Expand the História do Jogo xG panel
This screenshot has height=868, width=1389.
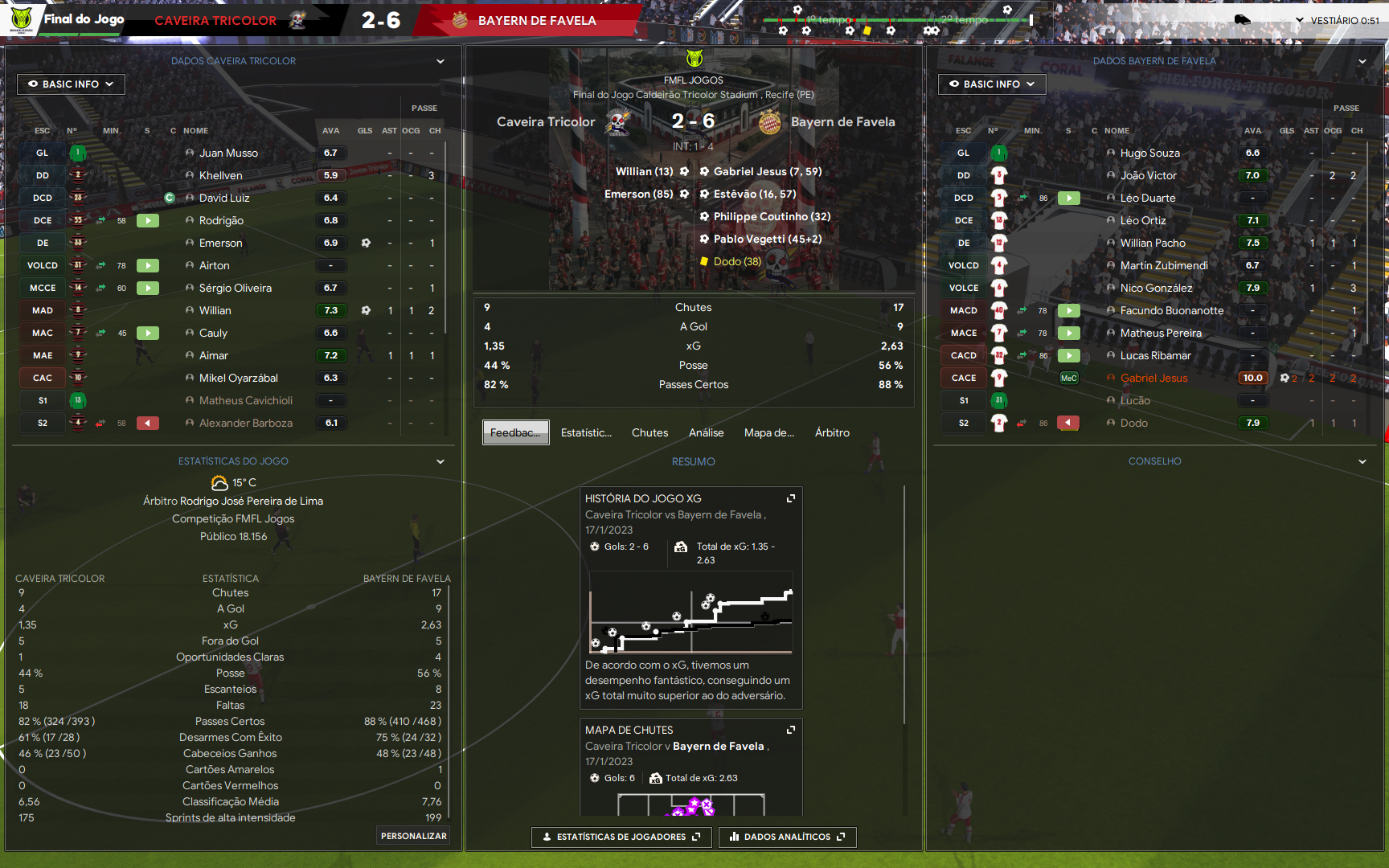coord(791,498)
